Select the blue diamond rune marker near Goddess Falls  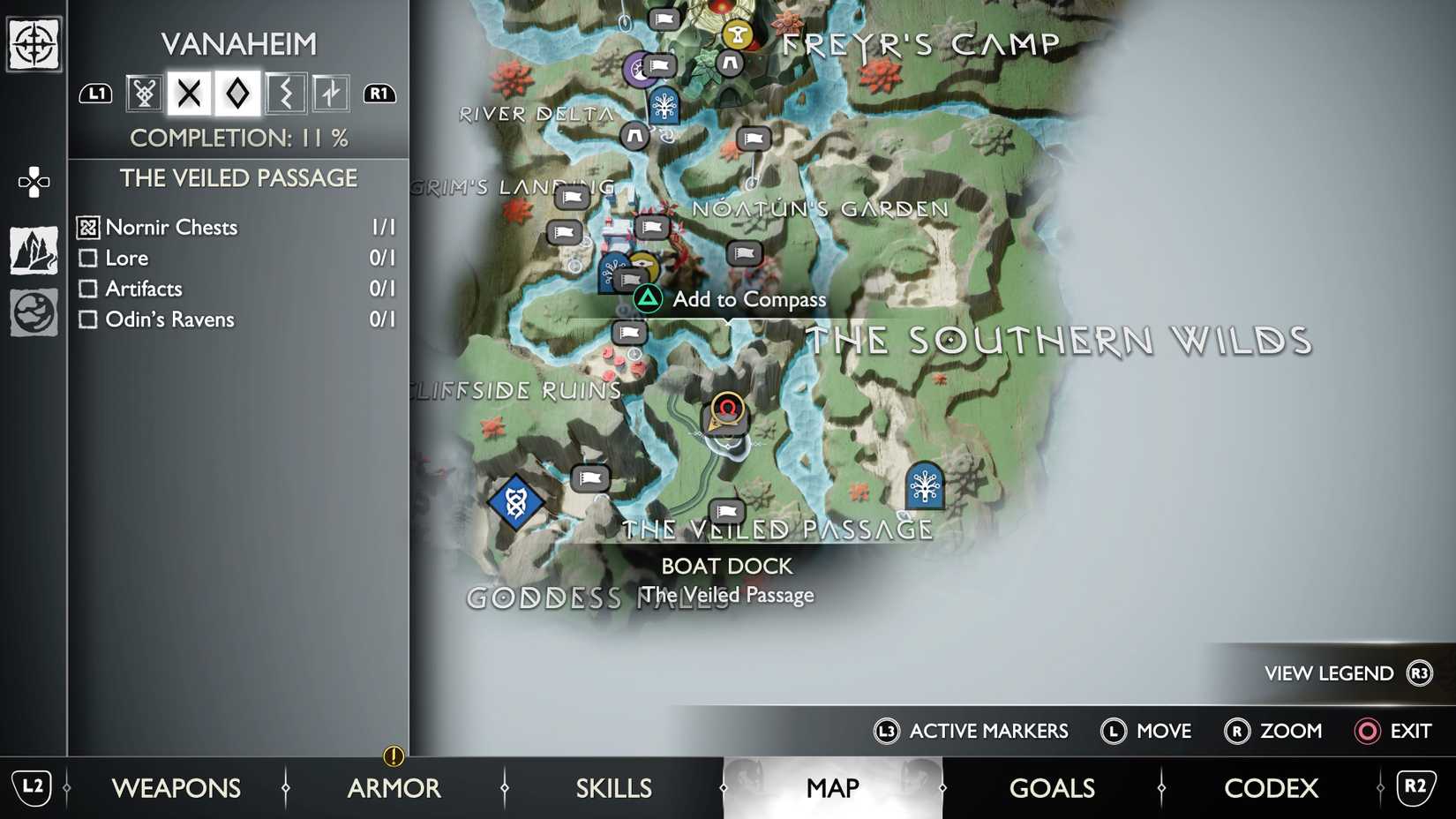point(515,501)
